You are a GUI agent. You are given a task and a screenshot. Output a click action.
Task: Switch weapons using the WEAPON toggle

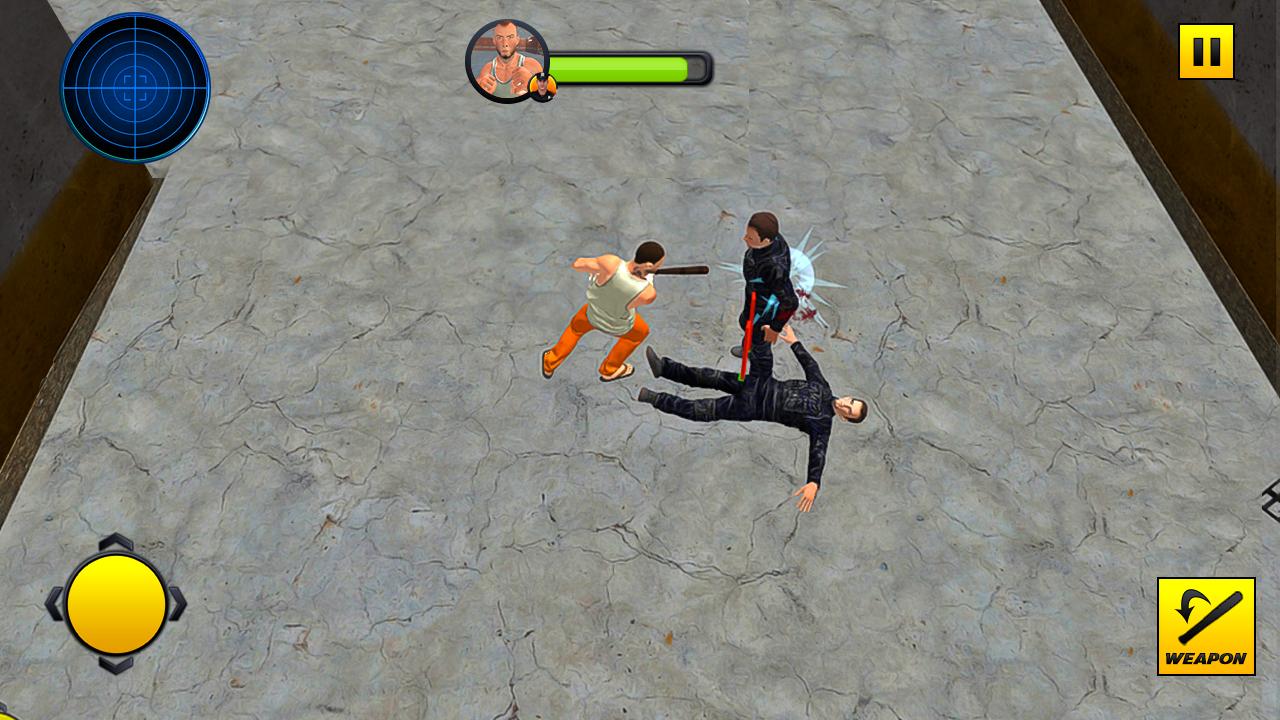(1205, 625)
